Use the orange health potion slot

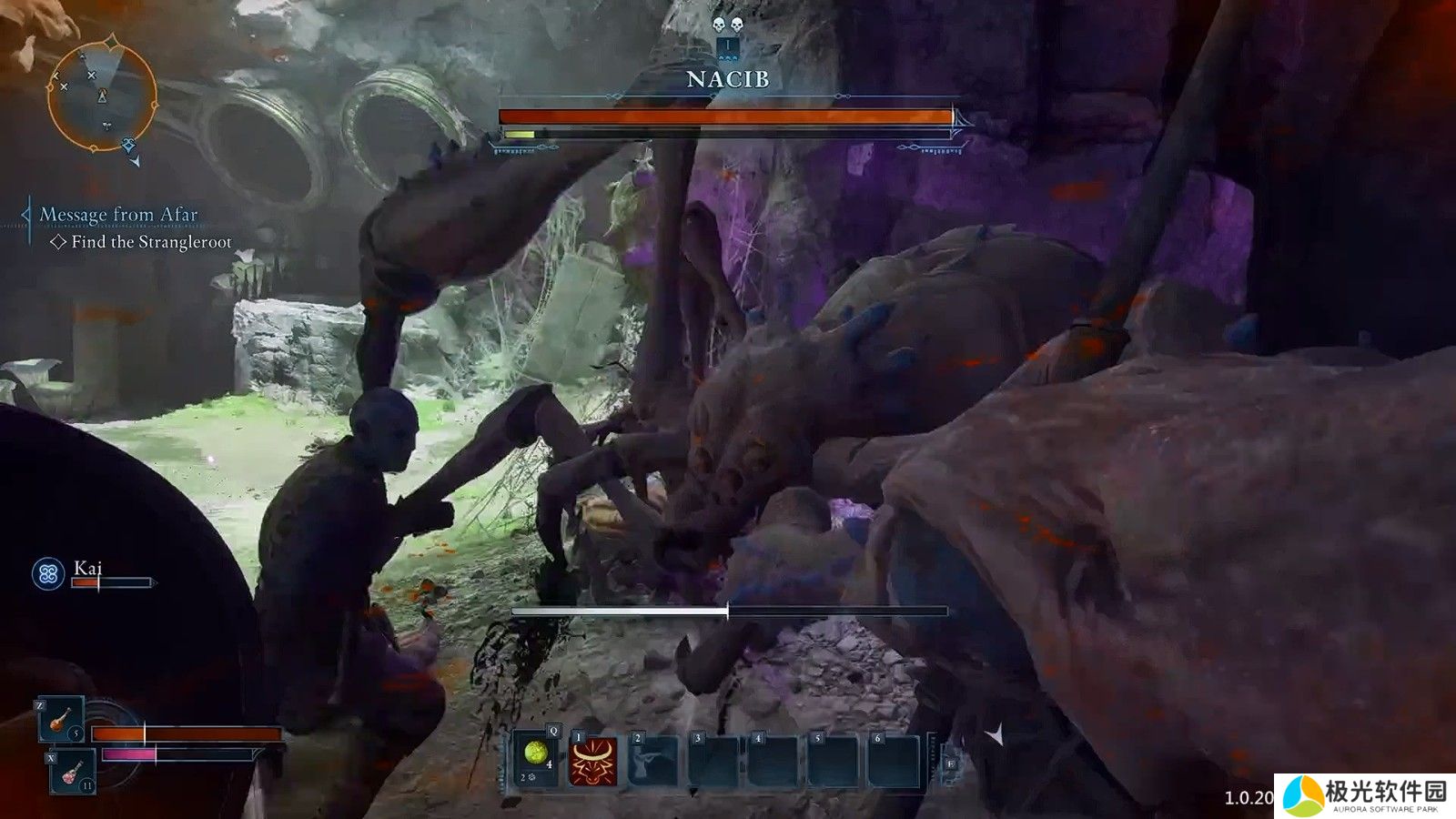60,719
